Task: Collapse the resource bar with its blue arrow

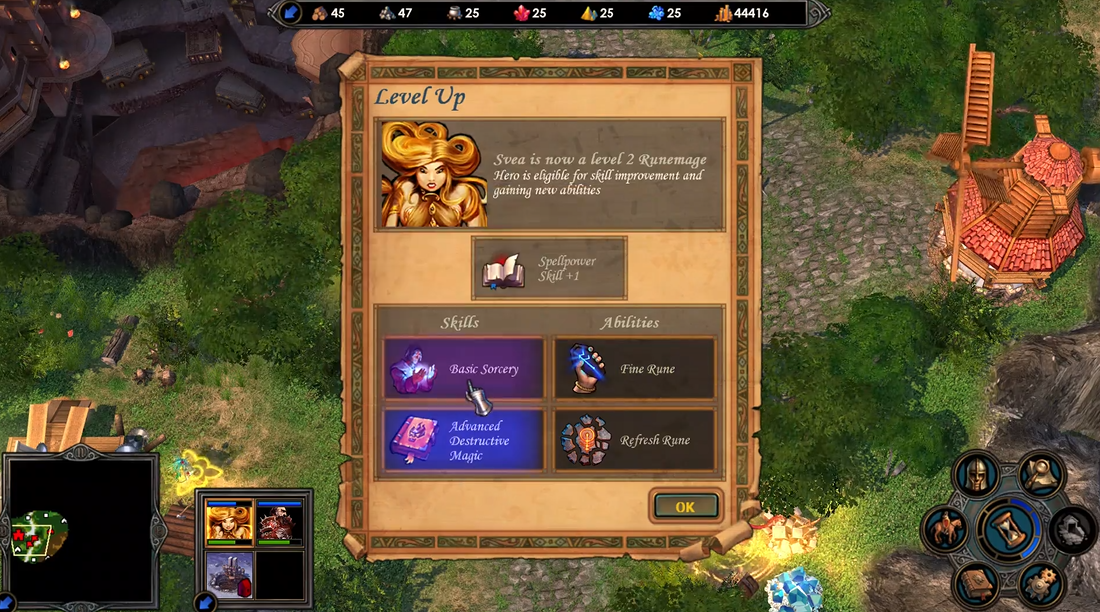Action: point(289,13)
